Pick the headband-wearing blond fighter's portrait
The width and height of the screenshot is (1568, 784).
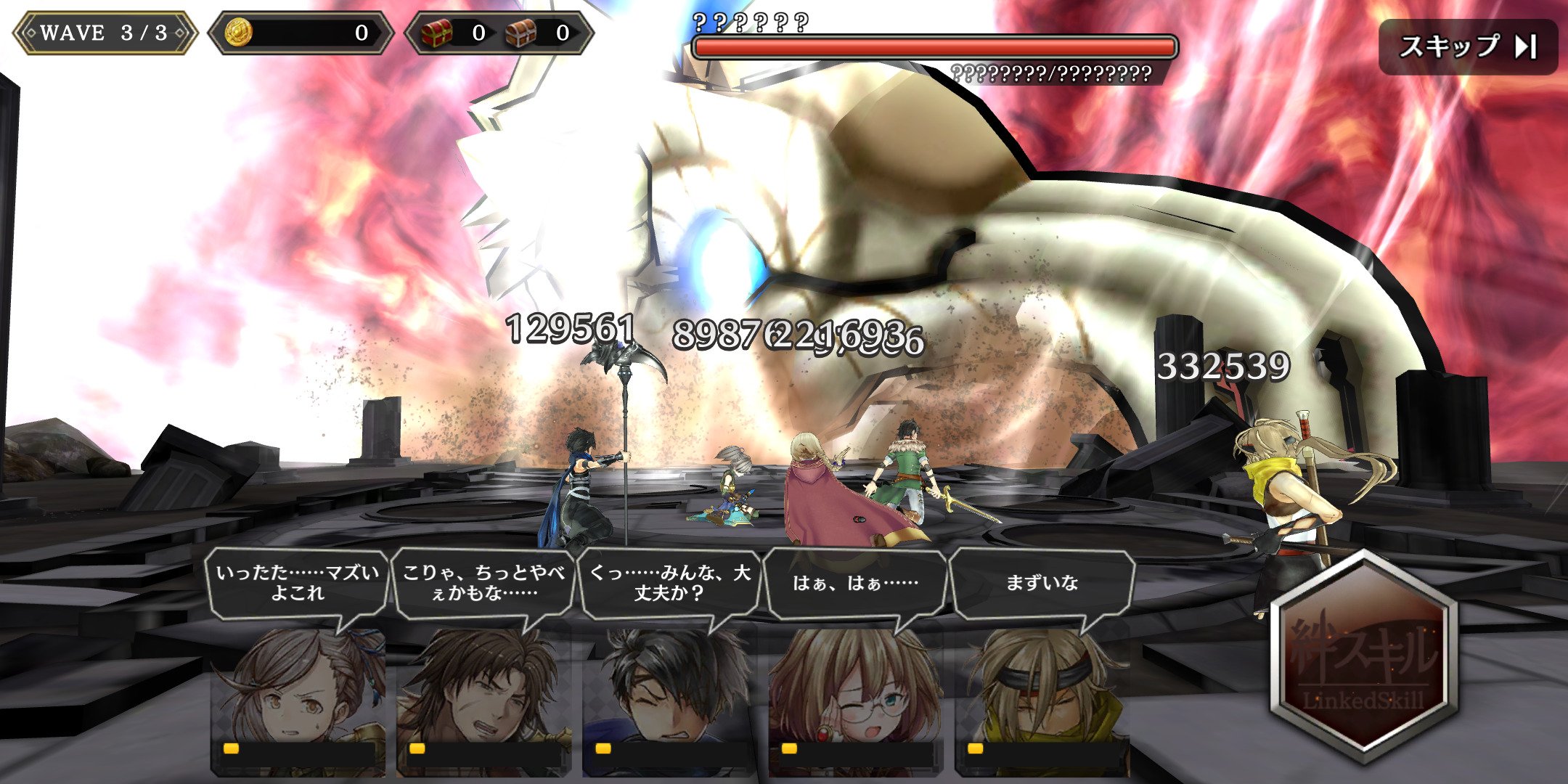pos(1041,690)
